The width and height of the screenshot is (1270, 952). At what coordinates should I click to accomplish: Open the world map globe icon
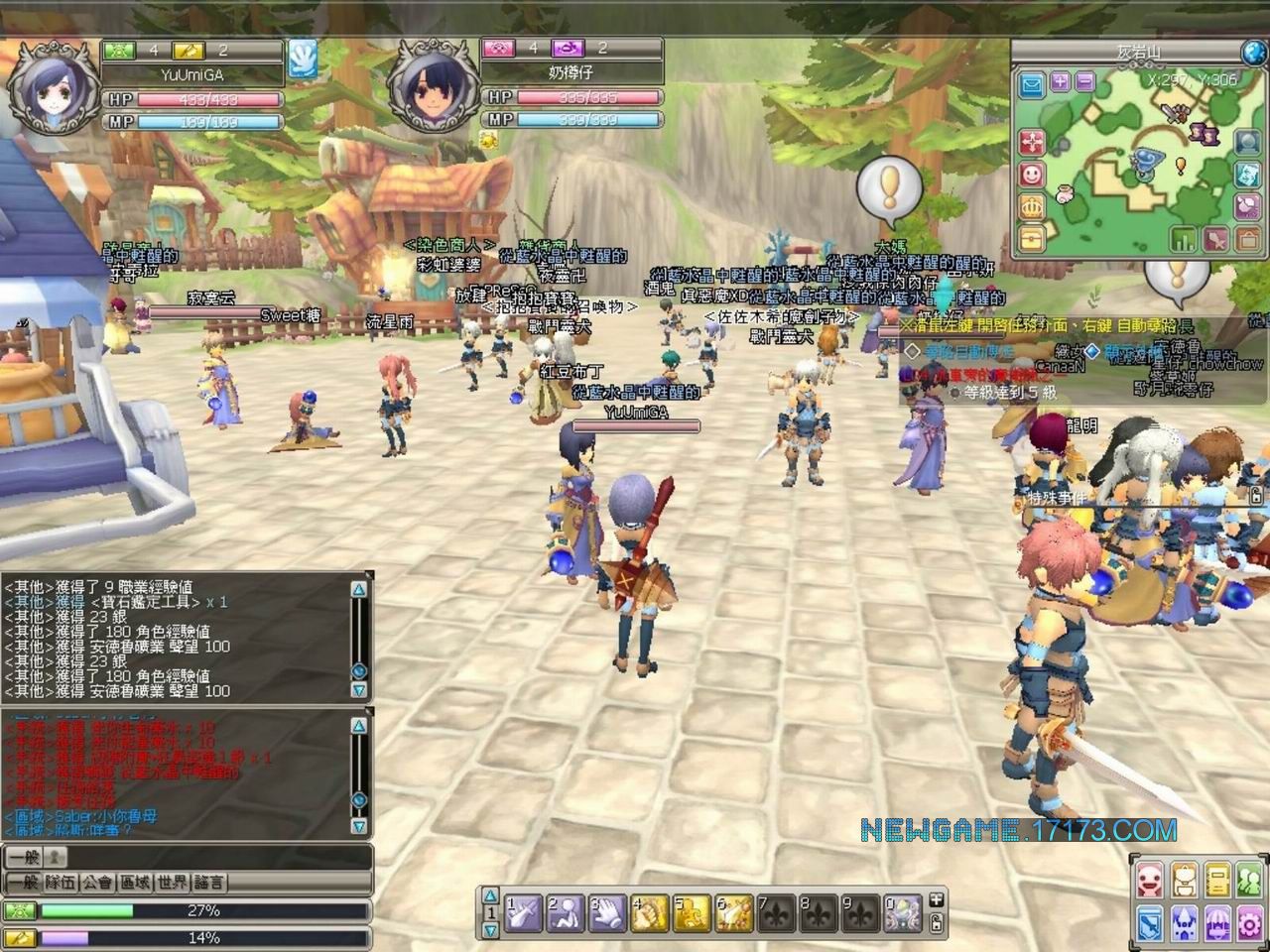(1255, 52)
